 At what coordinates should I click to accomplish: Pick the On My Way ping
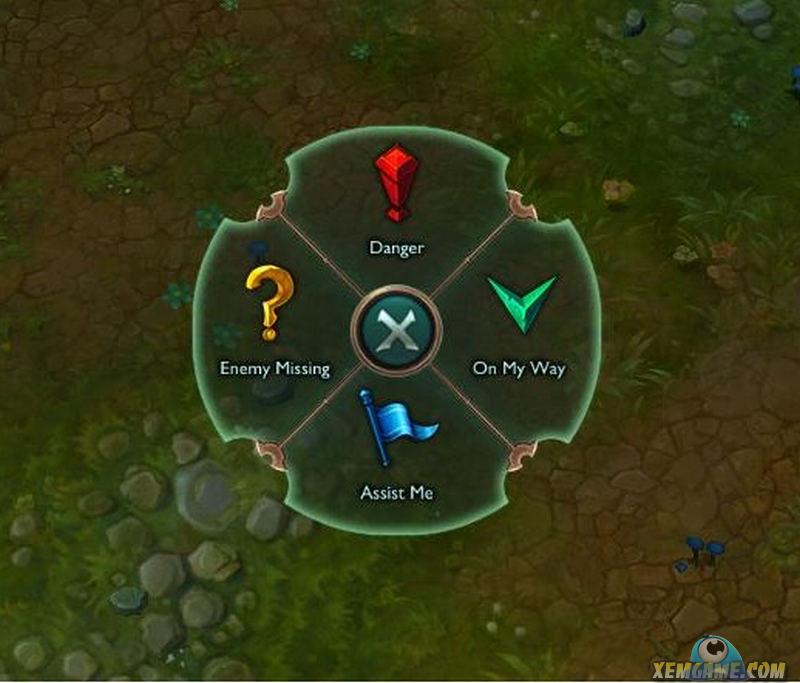tap(520, 318)
